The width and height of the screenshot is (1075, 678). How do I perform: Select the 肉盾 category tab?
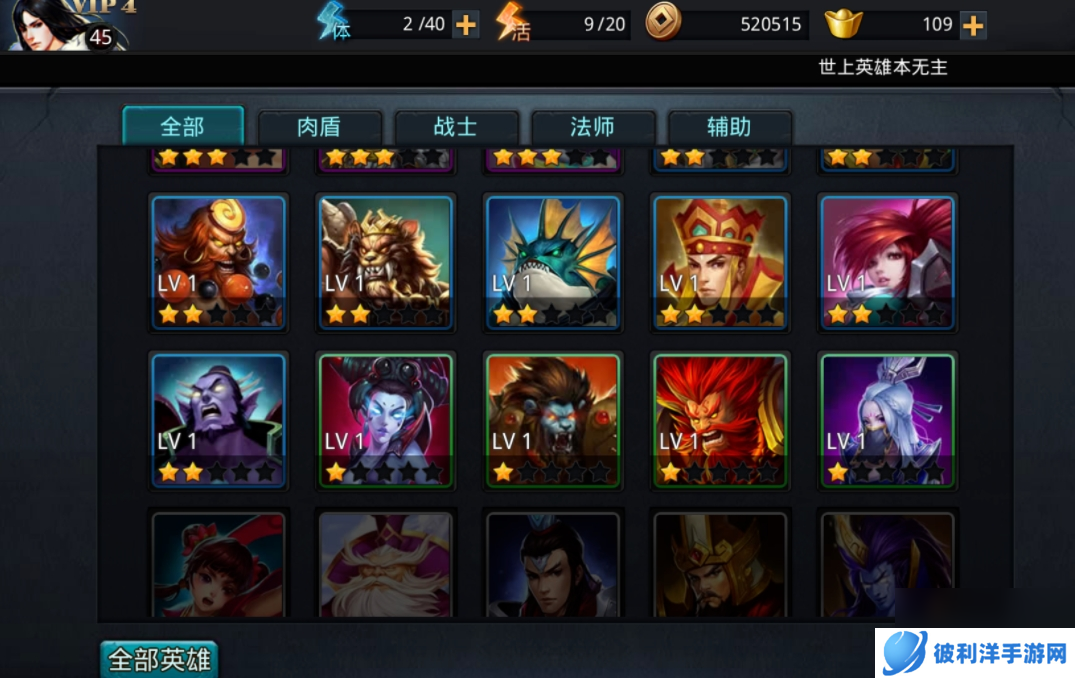click(319, 128)
